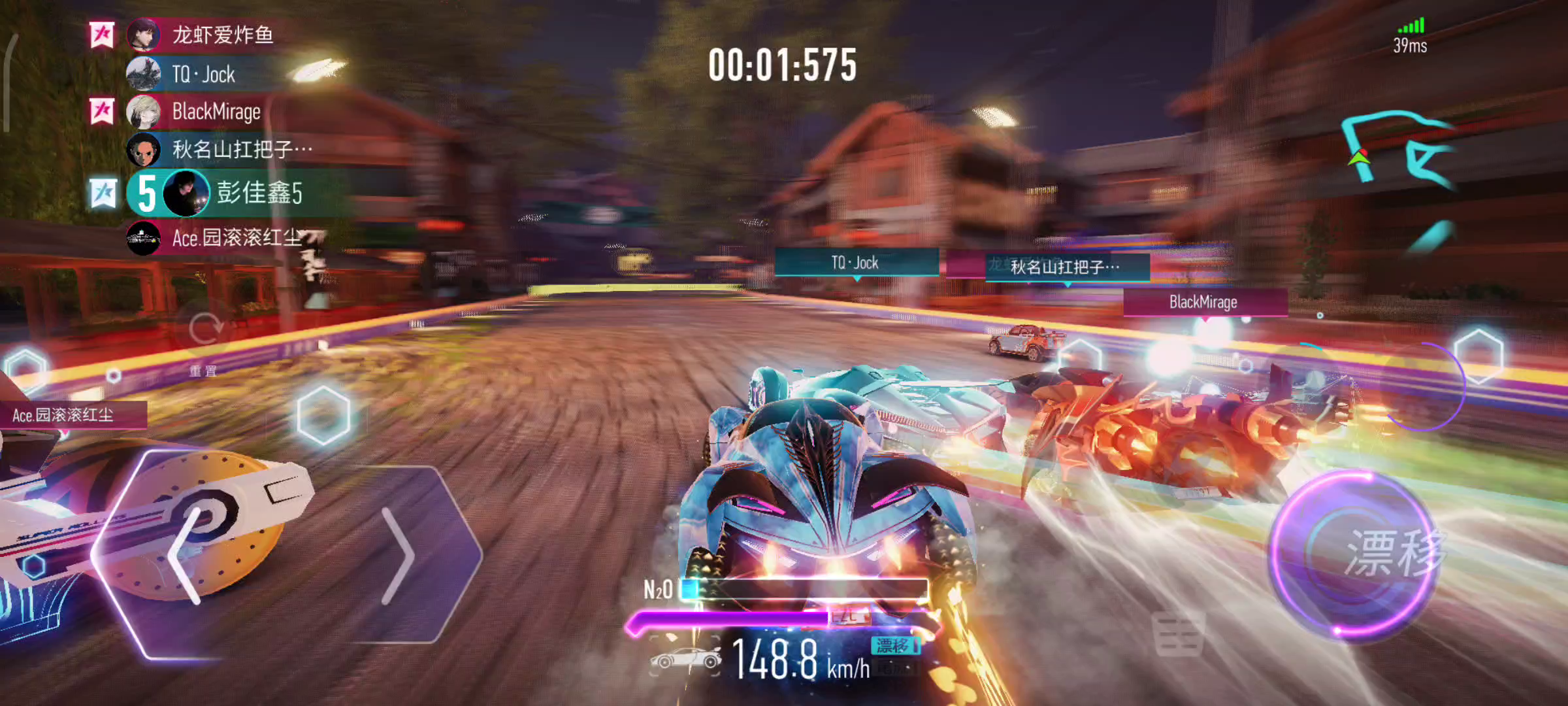Open the quick chat message icon

[1178, 634]
